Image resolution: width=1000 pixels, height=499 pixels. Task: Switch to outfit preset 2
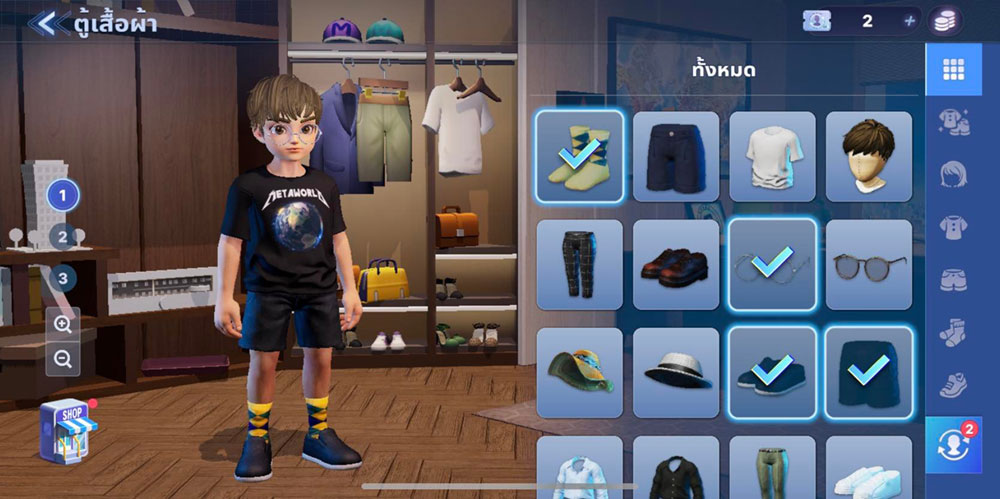tap(62, 237)
